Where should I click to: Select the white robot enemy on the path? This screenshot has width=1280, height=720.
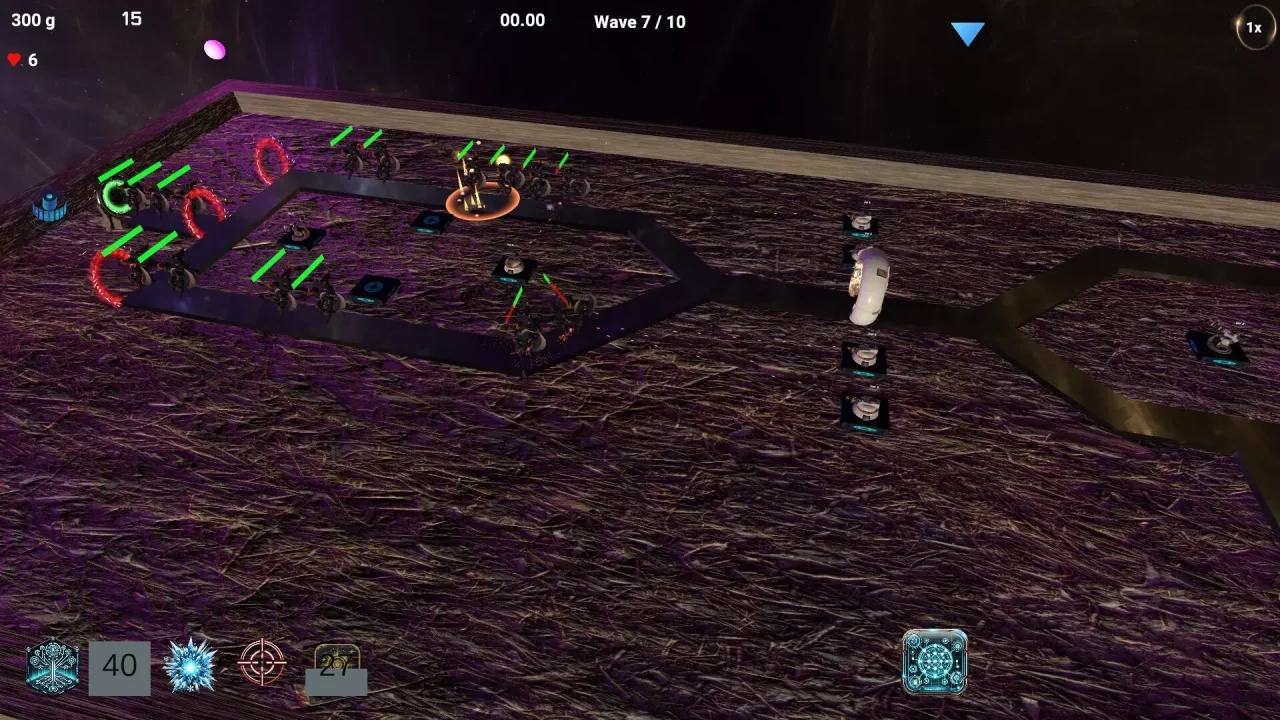tap(865, 285)
